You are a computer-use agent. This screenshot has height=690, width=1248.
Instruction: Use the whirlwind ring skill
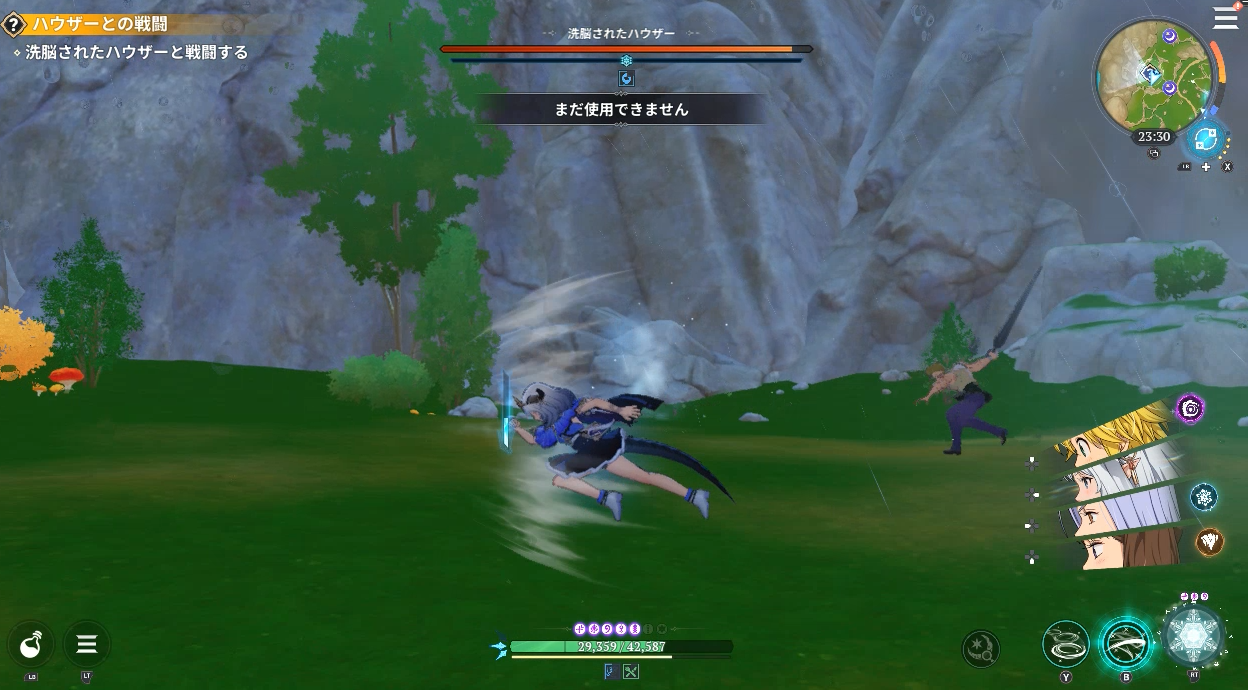(1066, 644)
